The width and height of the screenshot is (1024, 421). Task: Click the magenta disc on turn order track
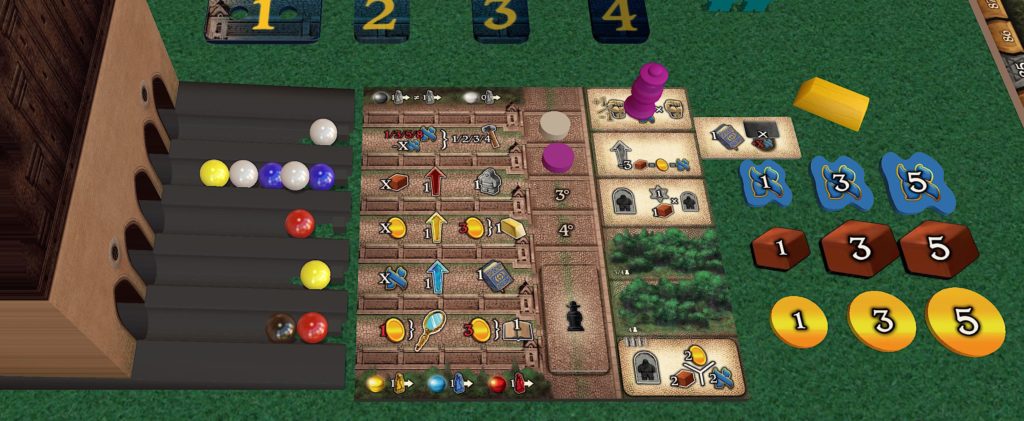coord(557,157)
